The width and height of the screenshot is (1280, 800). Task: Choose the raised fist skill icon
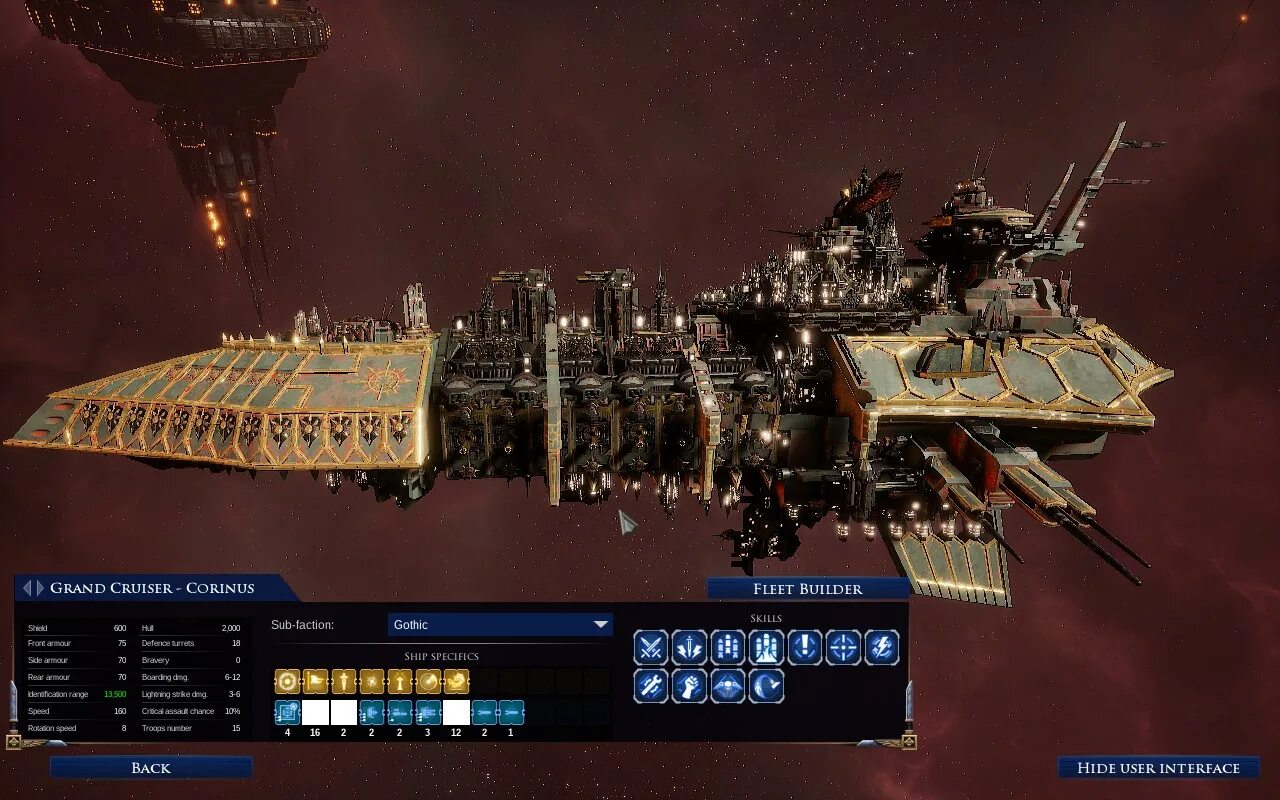tap(689, 686)
